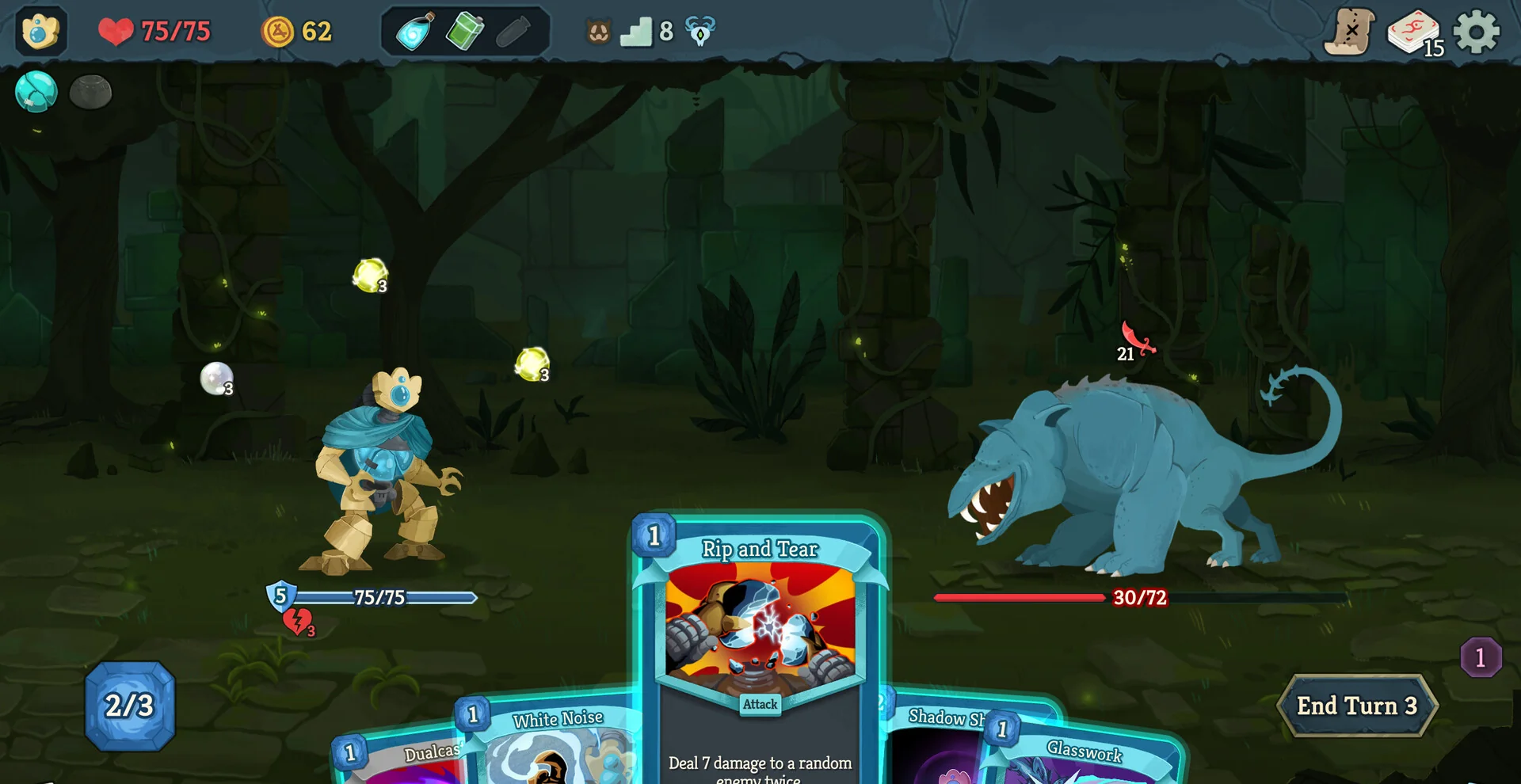Open the map scroll

[x=1350, y=32]
